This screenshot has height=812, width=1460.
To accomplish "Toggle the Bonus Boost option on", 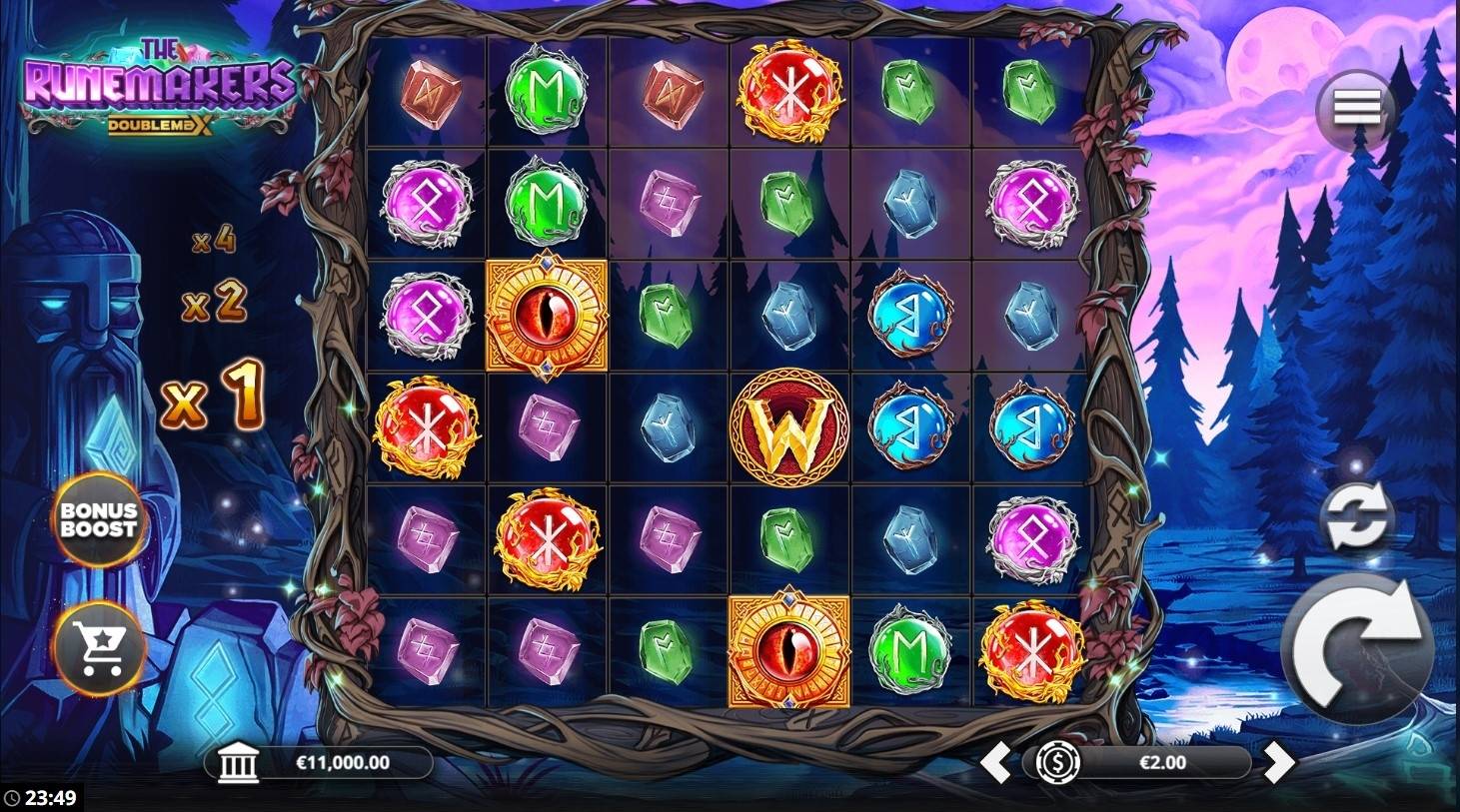I will point(100,520).
